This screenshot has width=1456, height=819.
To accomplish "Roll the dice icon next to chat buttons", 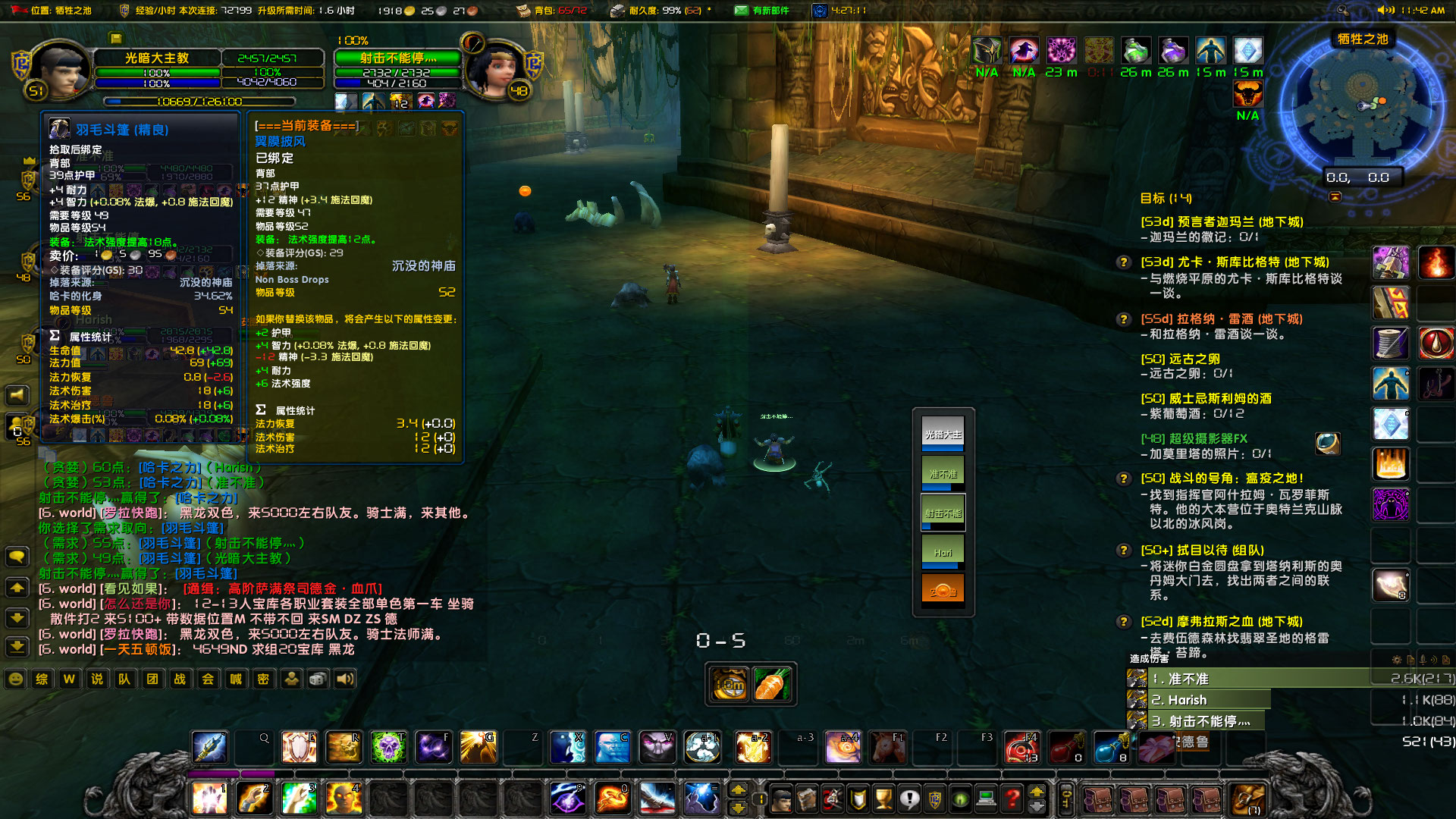I will point(318,679).
